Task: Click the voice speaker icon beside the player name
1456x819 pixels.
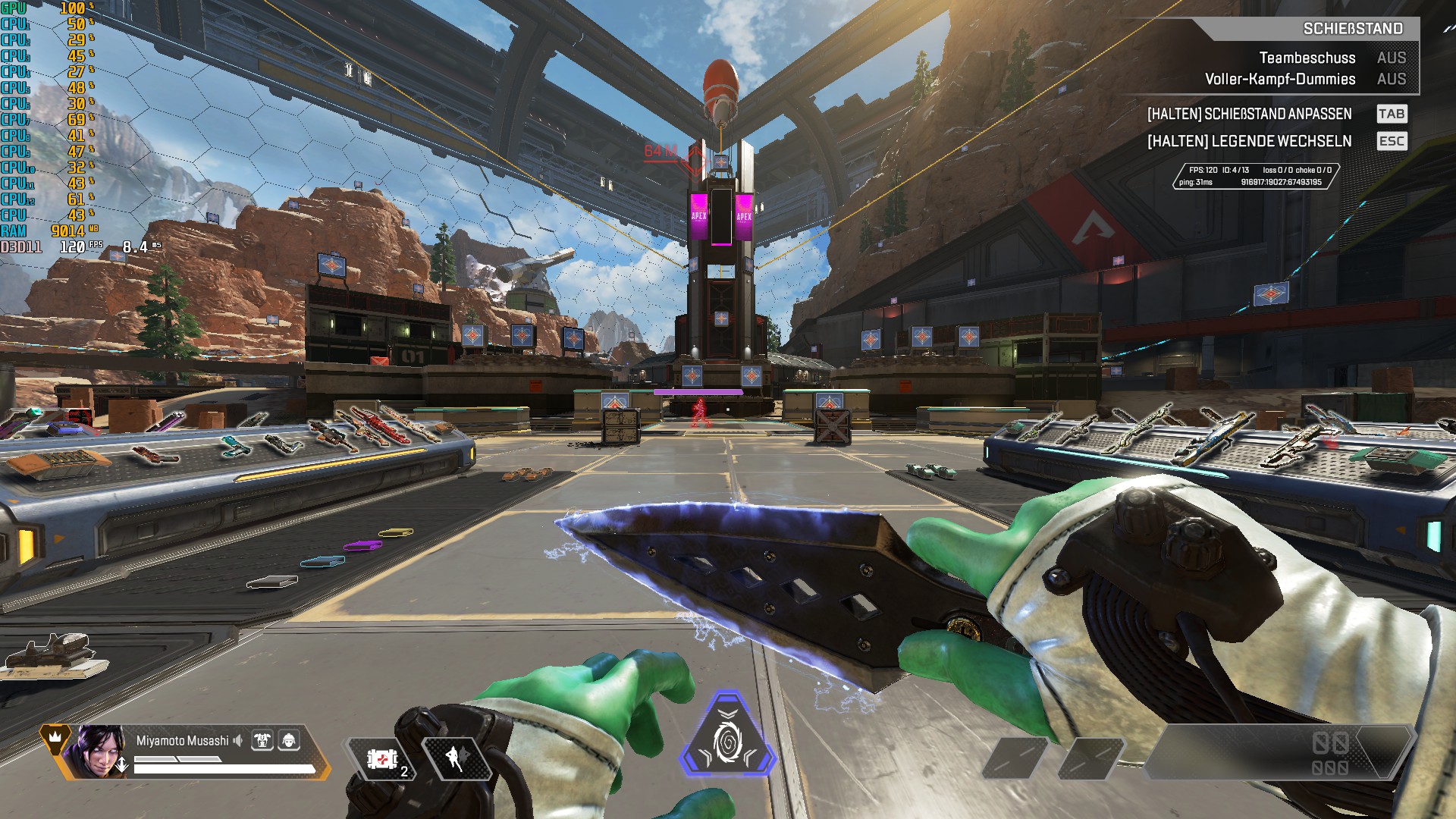Action: pos(238,740)
